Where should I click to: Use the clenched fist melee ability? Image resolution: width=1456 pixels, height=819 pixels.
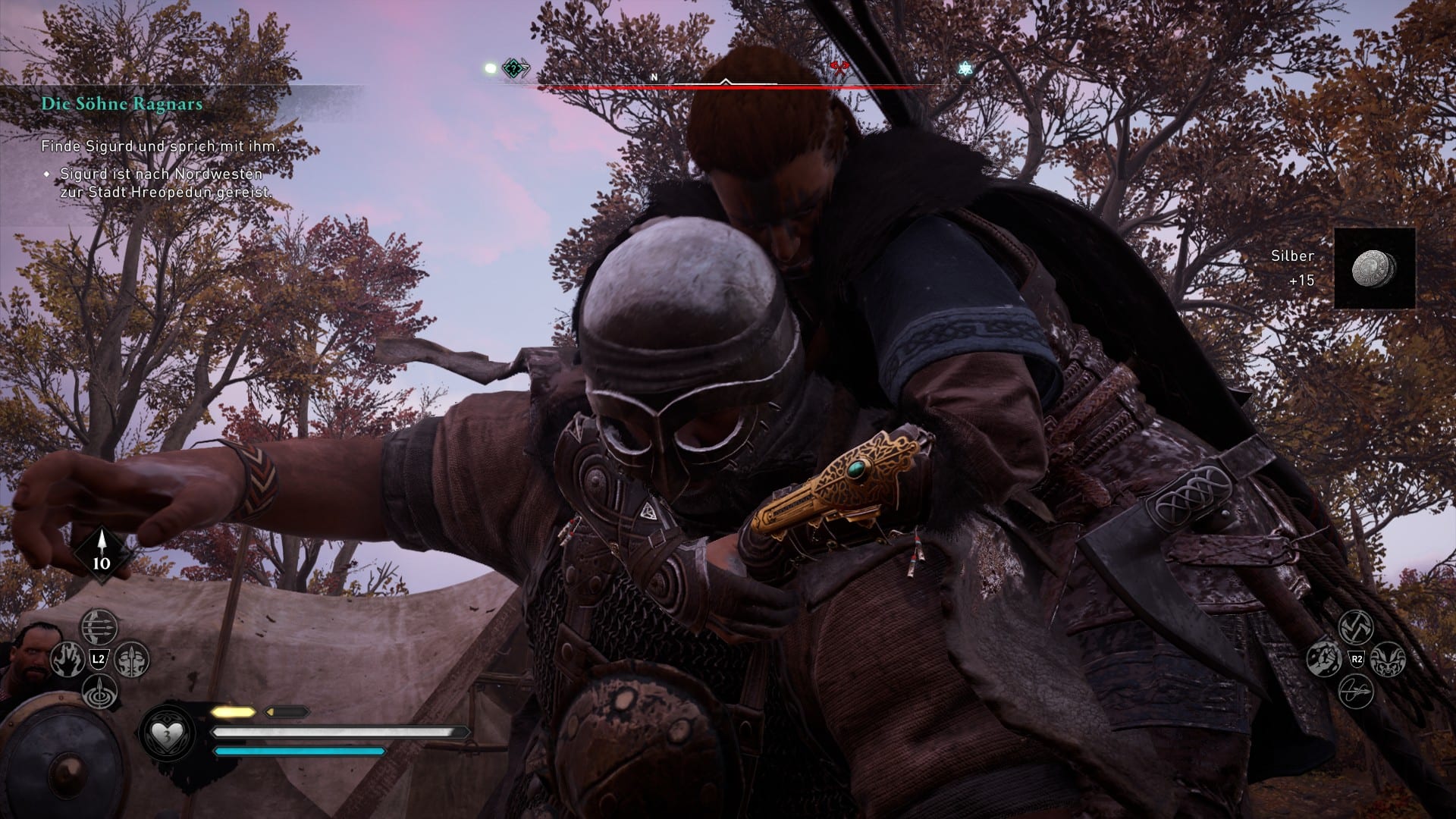click(1324, 659)
